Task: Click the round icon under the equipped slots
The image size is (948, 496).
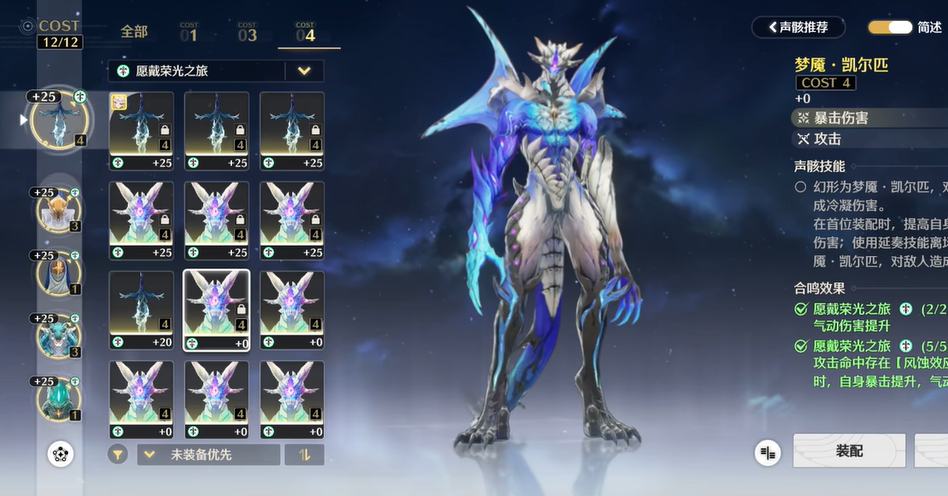Action: point(61,454)
